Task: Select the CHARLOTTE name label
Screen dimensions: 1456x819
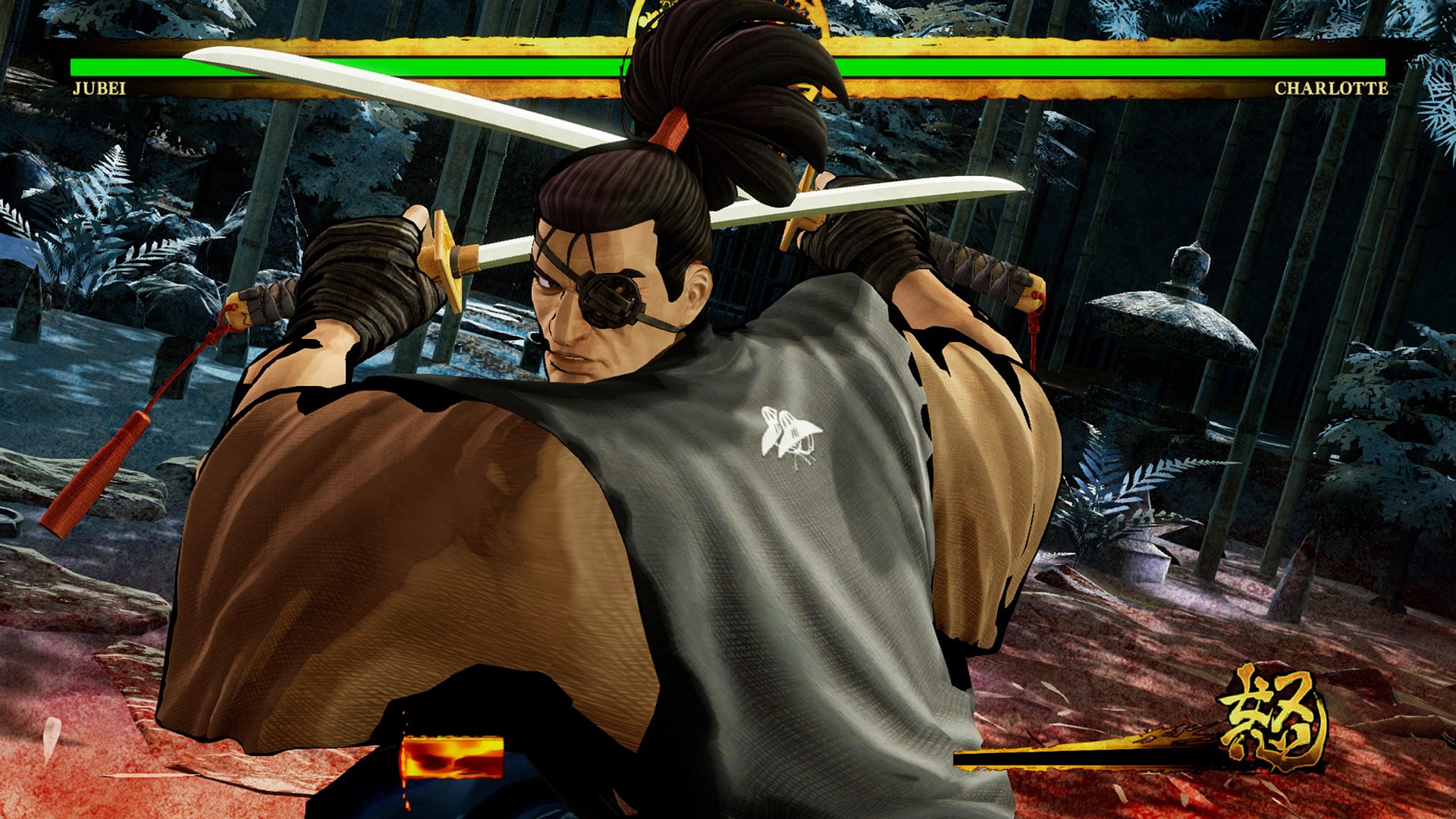Action: click(1331, 86)
